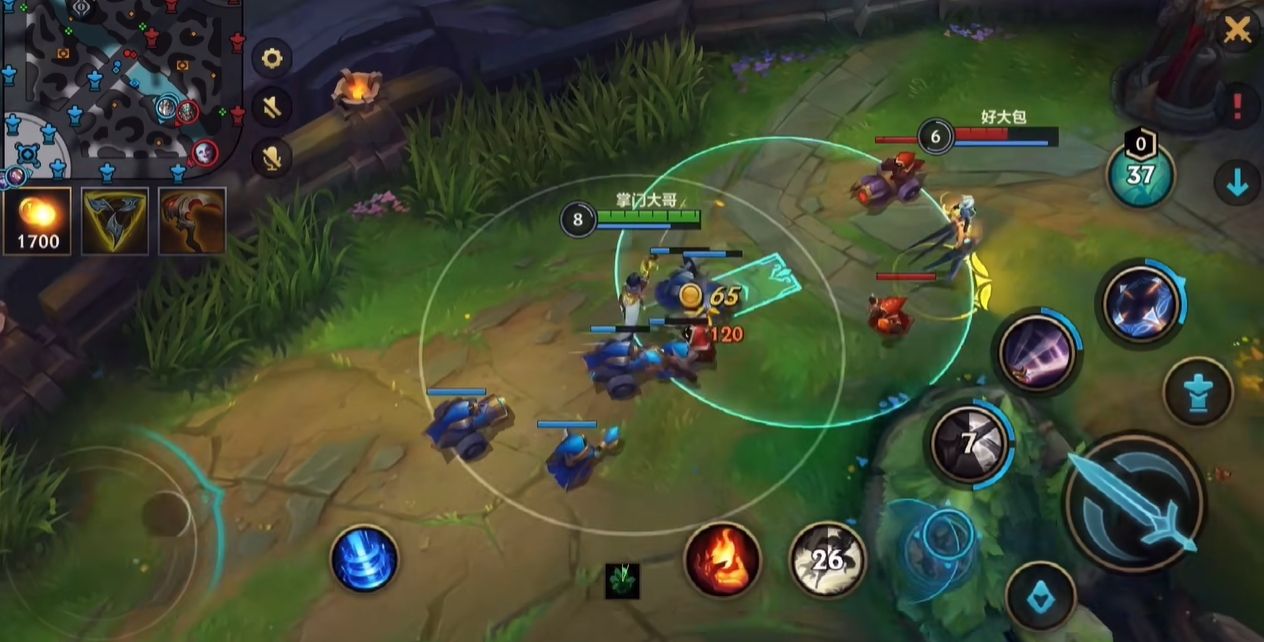Close with the yellow X button
The image size is (1264, 642).
click(1237, 30)
